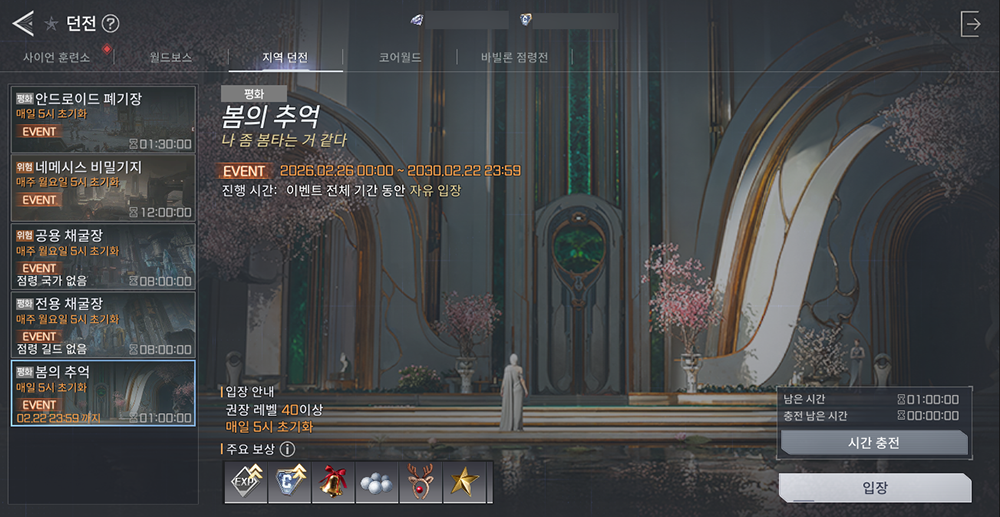
Task: Select the 지역 던전 tab
Action: click(x=285, y=57)
